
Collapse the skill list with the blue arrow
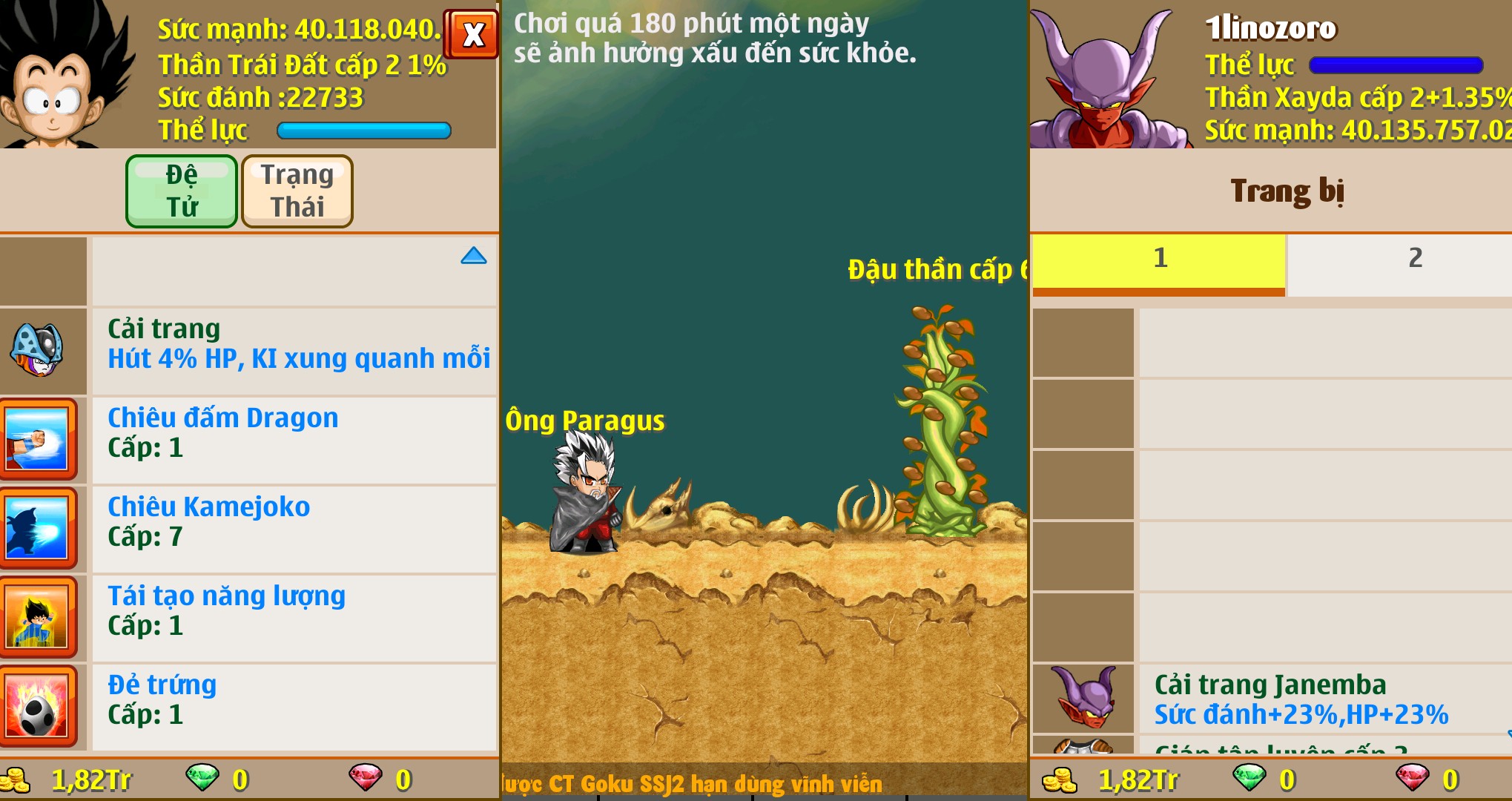point(473,255)
